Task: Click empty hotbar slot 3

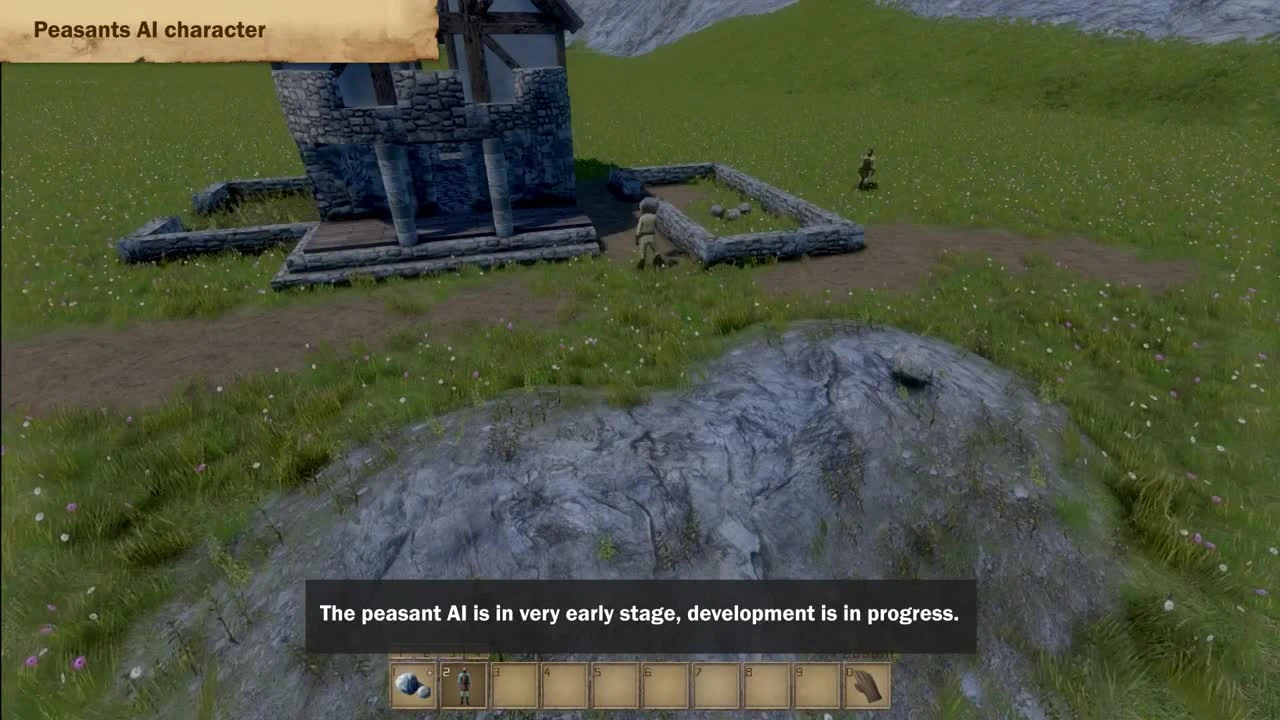Action: tap(512, 684)
